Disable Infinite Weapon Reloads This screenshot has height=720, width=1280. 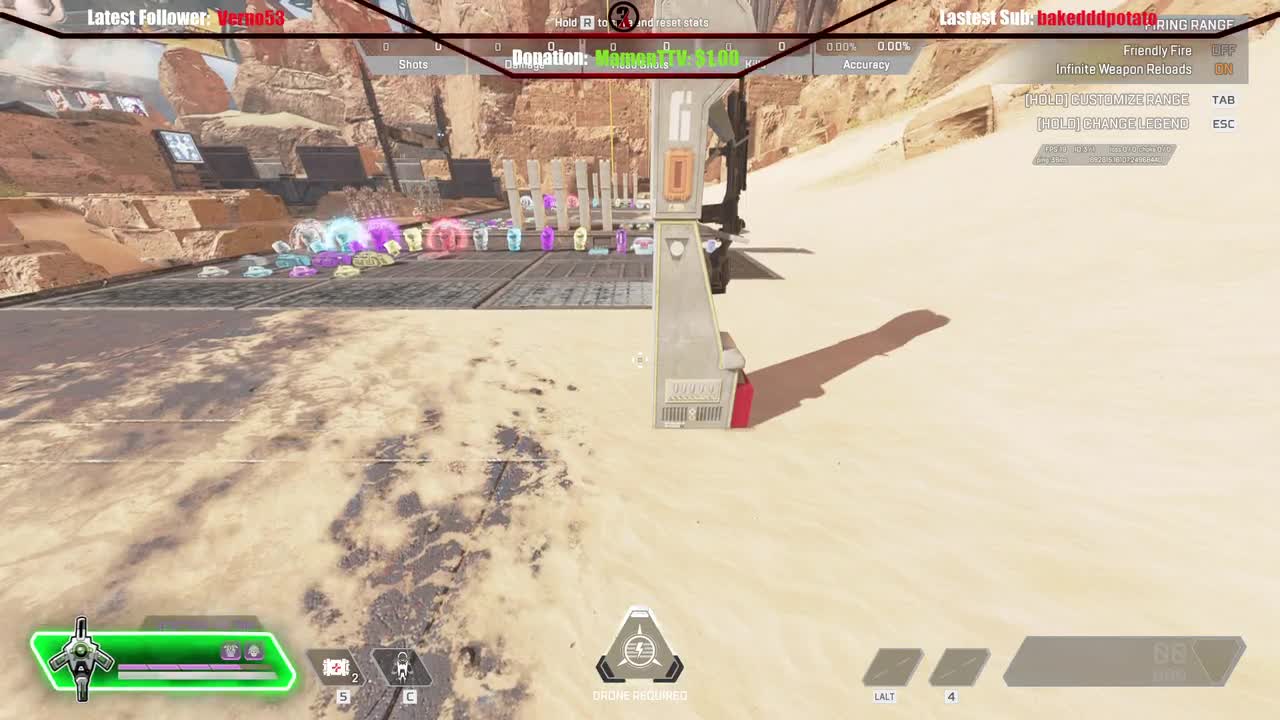click(1222, 69)
